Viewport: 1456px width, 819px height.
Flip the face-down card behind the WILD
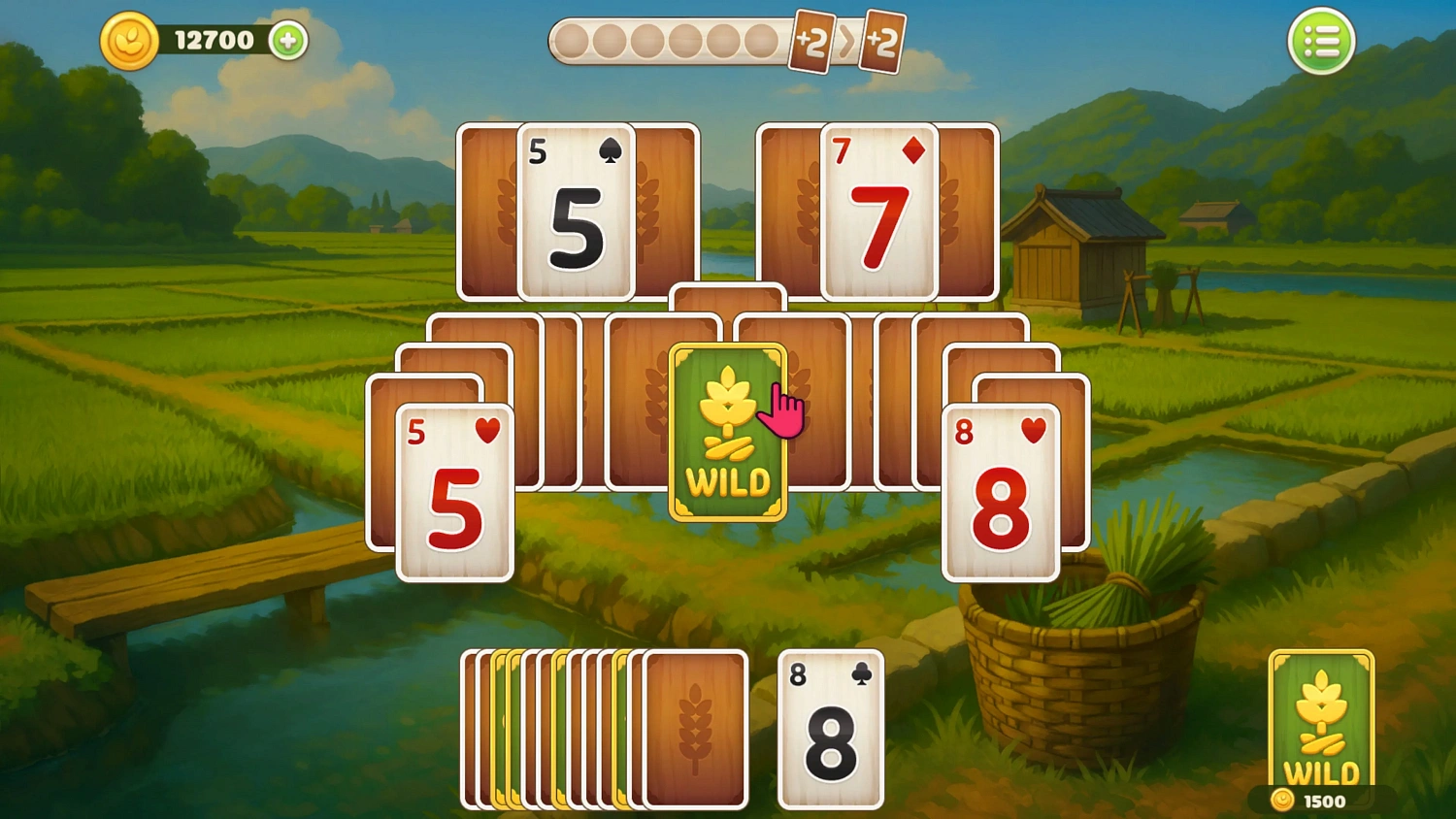(x=728, y=301)
